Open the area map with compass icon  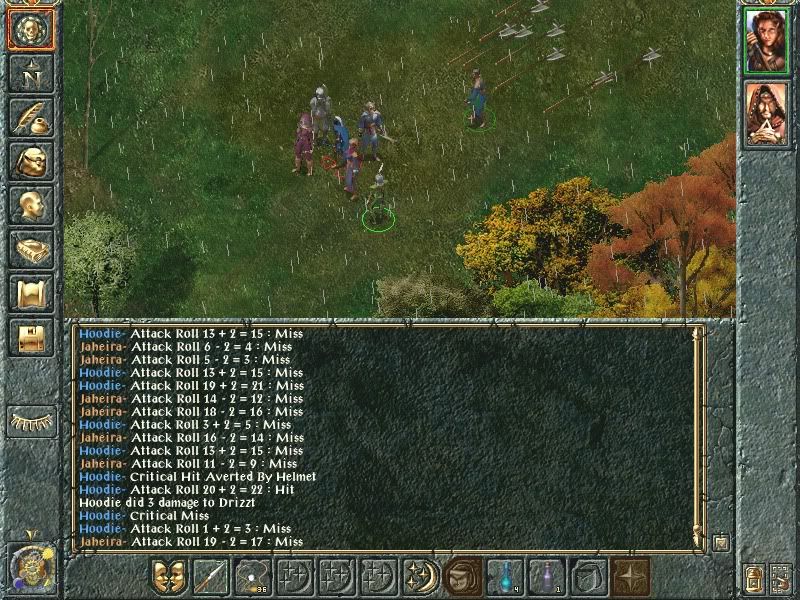31,73
